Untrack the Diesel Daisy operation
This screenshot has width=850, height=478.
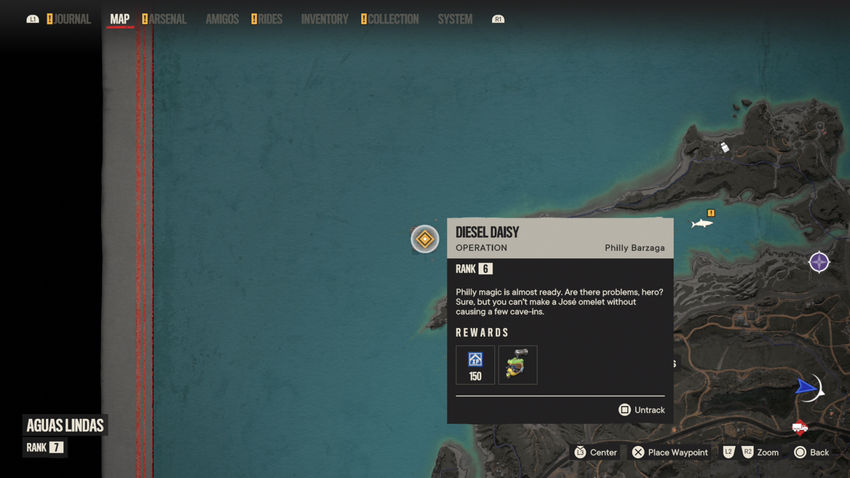pyautogui.click(x=642, y=410)
